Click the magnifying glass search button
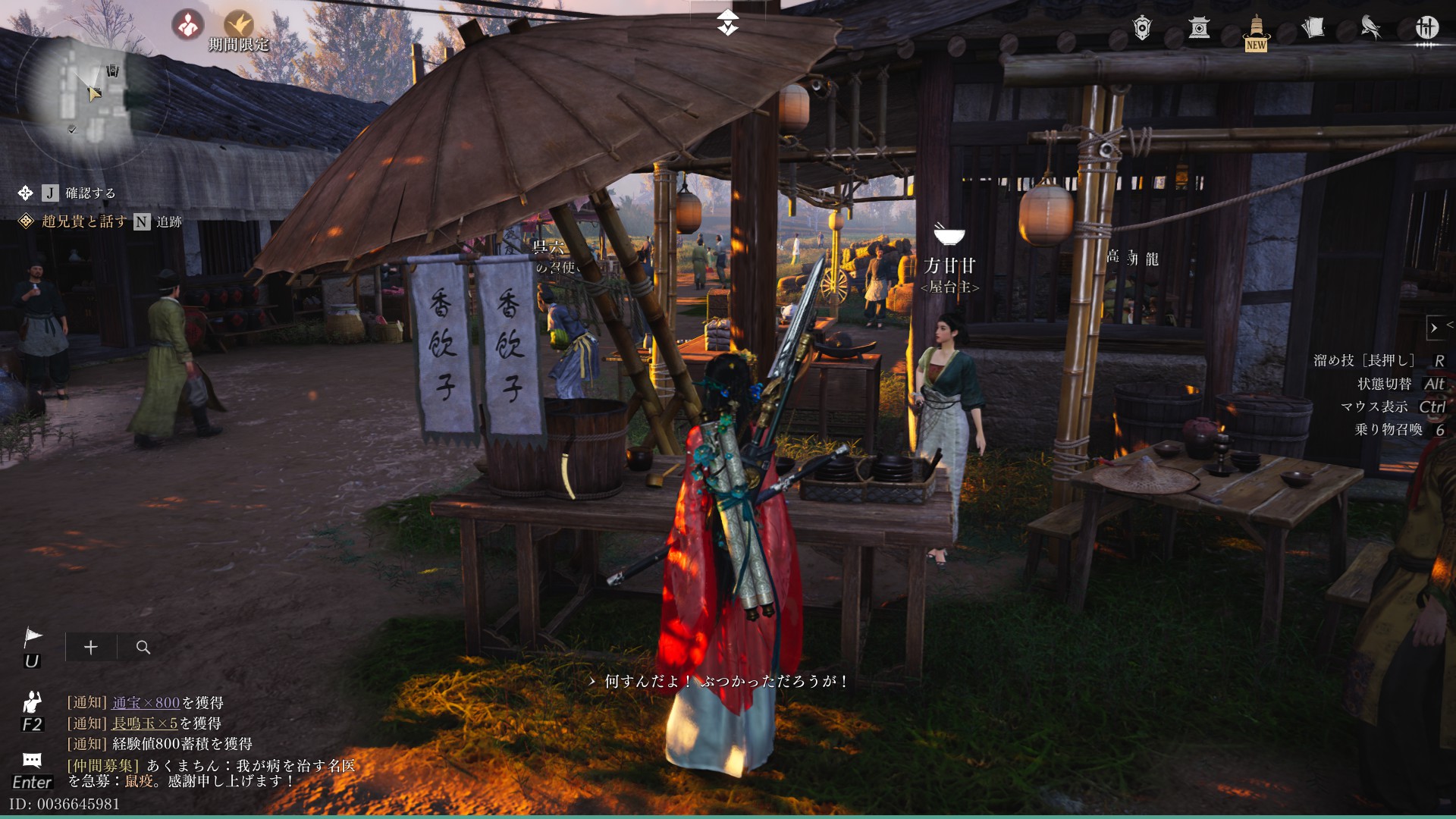This screenshot has height=819, width=1456. point(143,647)
